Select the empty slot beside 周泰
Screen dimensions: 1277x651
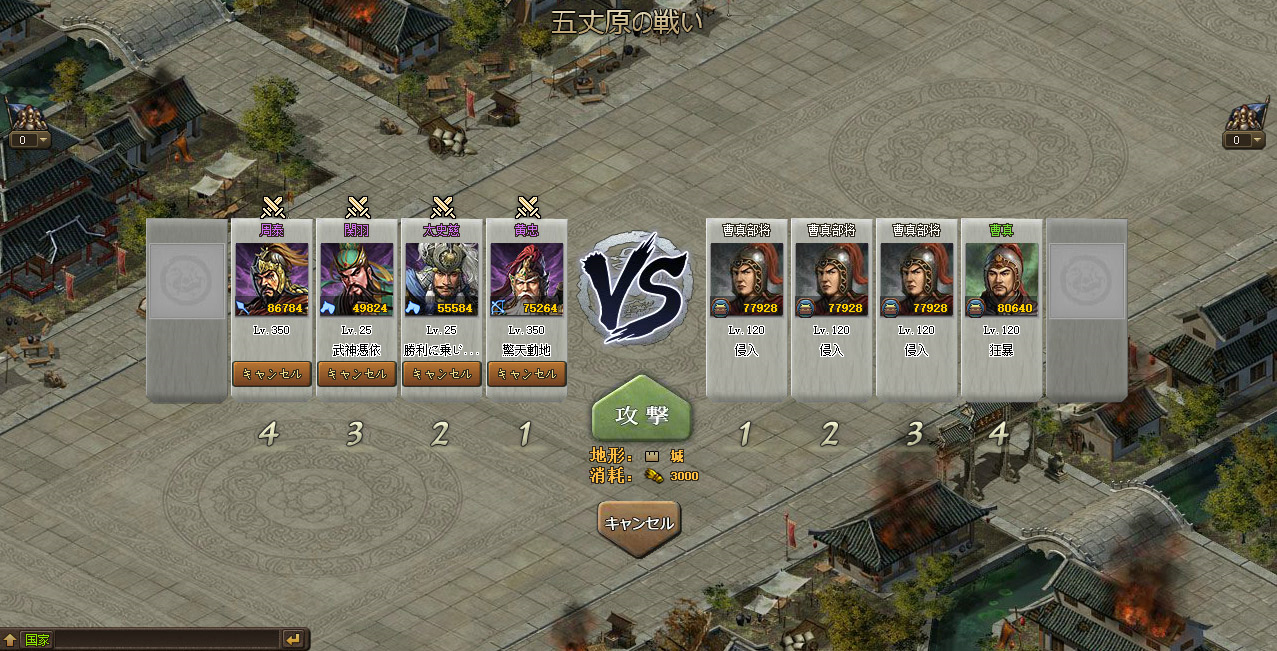pos(187,310)
